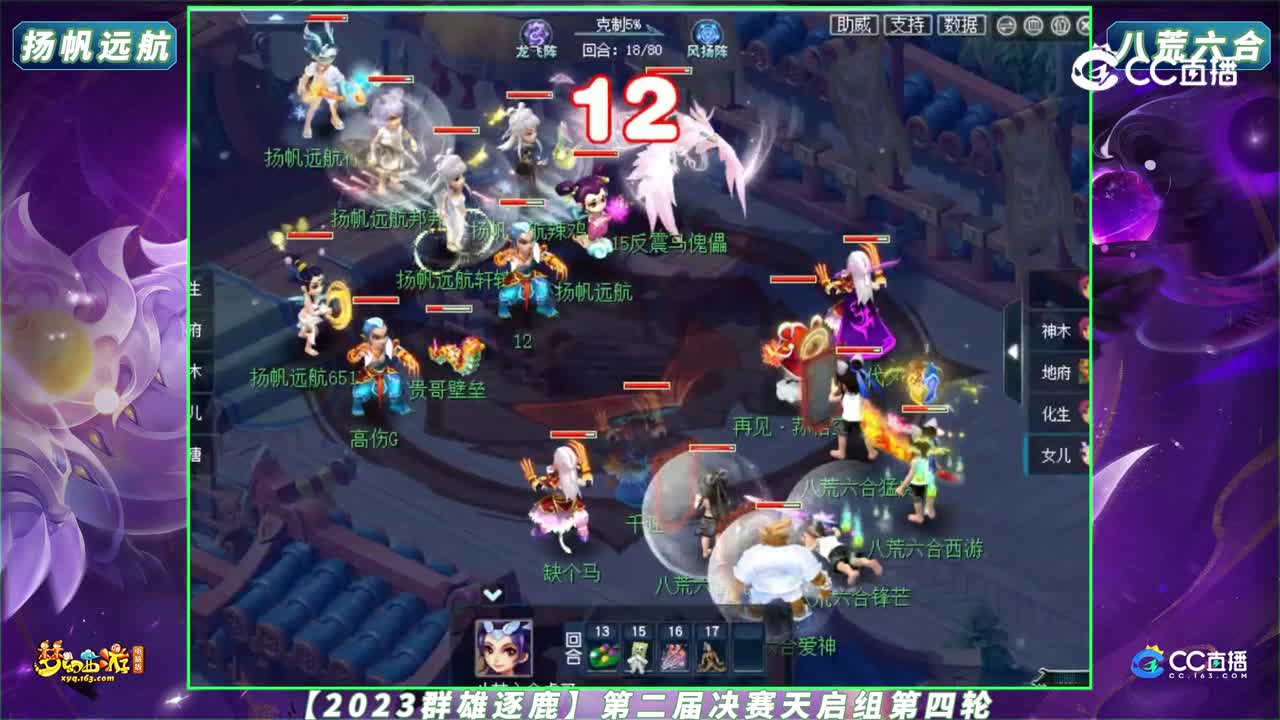Viewport: 1280px width, 720px height.
Task: Click the circular record icon beside 数据
Action: (x=1006, y=24)
